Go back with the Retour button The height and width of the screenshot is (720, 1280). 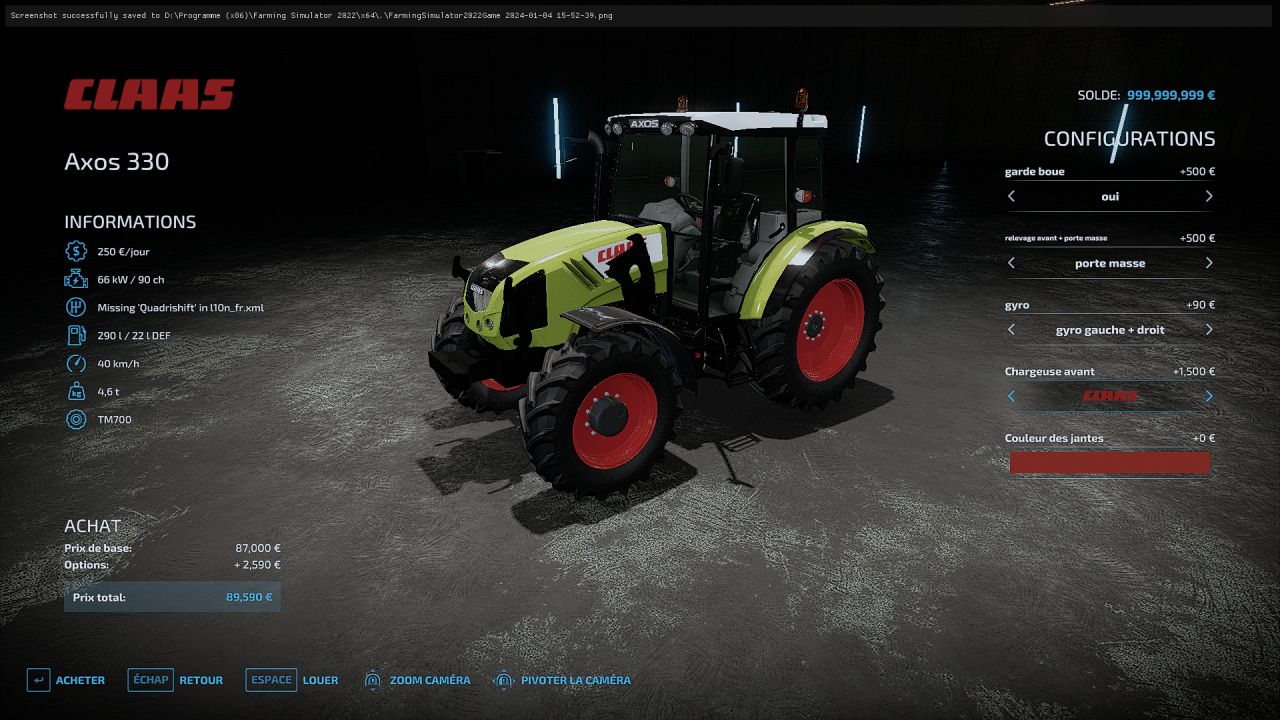176,680
